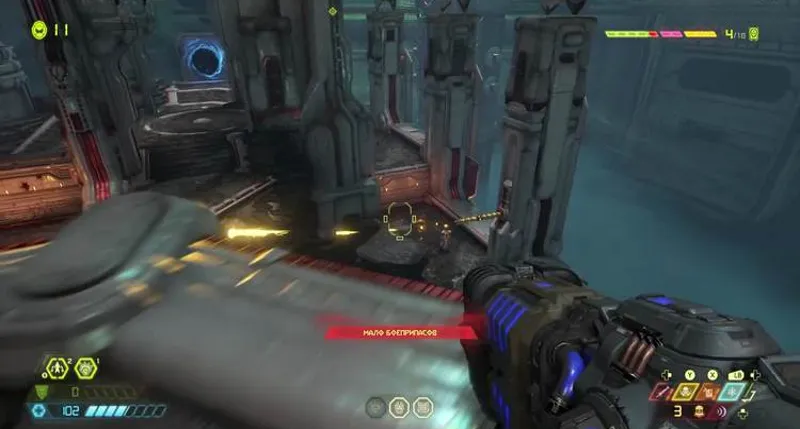Select the yellow hexagon gear icon

pyautogui.click(x=87, y=368)
